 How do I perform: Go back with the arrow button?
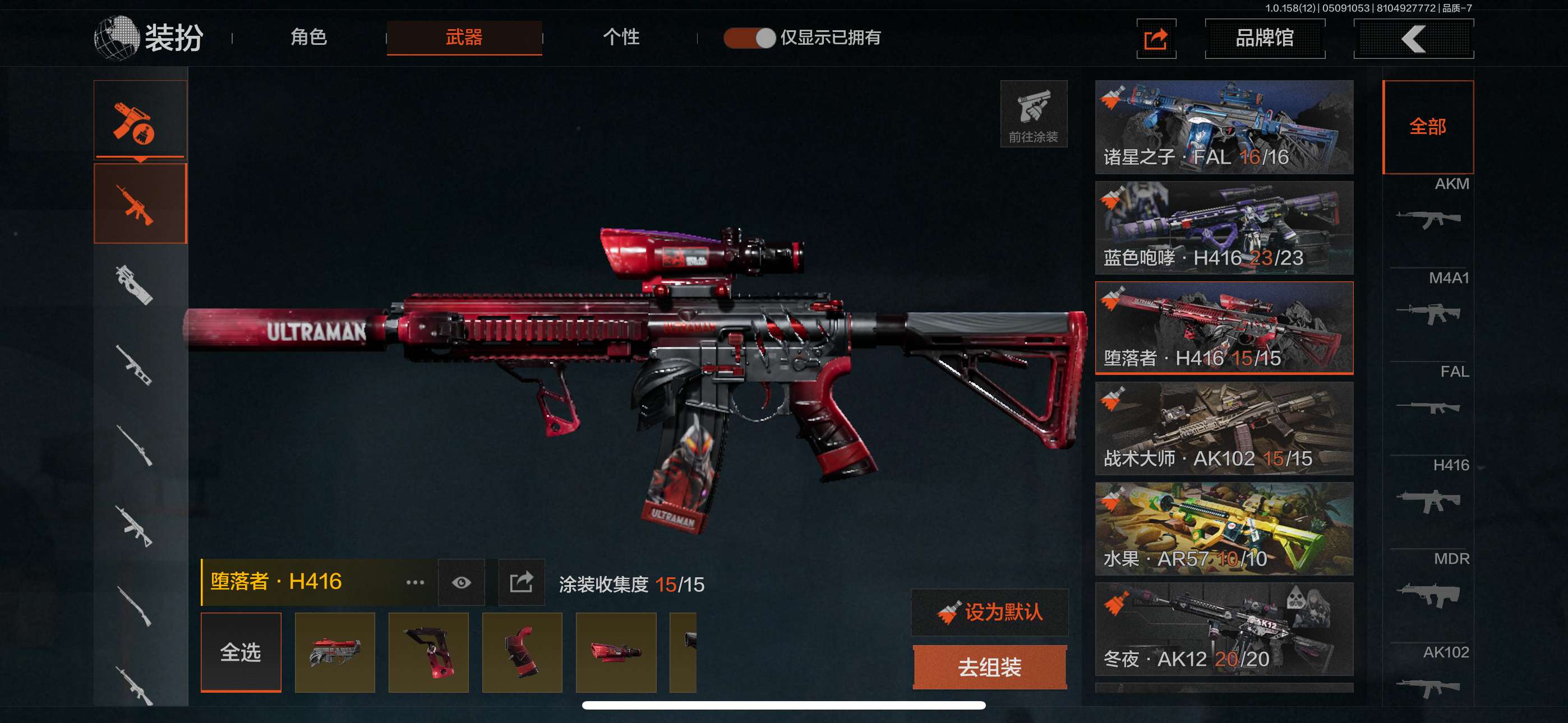pos(1413,39)
